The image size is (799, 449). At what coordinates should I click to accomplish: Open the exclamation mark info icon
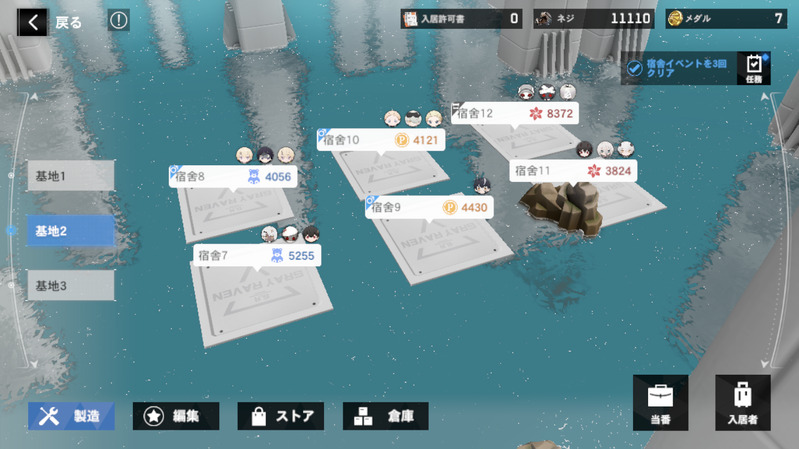point(118,20)
